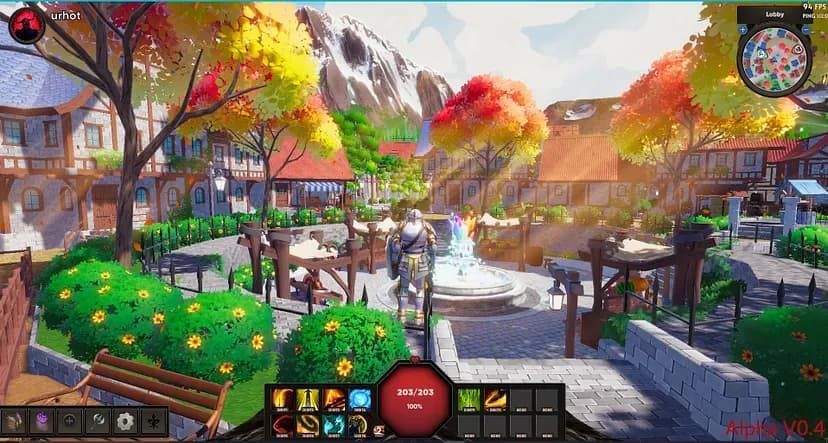Open the purple potion bag menu
This screenshot has height=443, width=828.
pyautogui.click(x=41, y=421)
